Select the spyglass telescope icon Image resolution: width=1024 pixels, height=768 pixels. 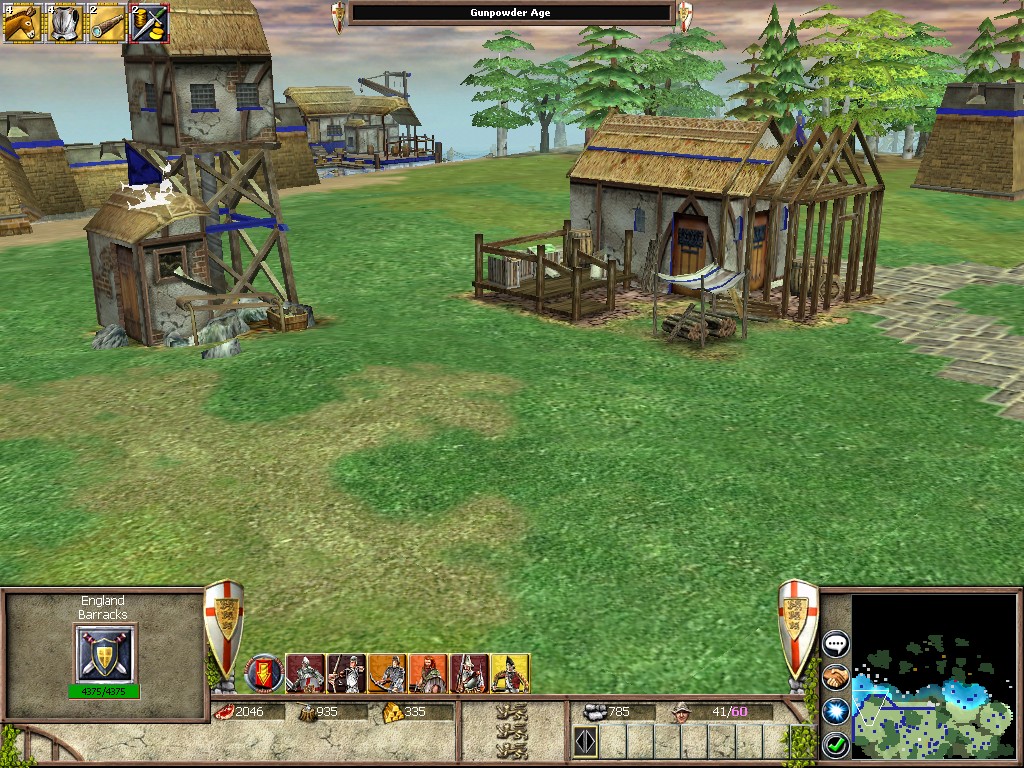pos(107,22)
